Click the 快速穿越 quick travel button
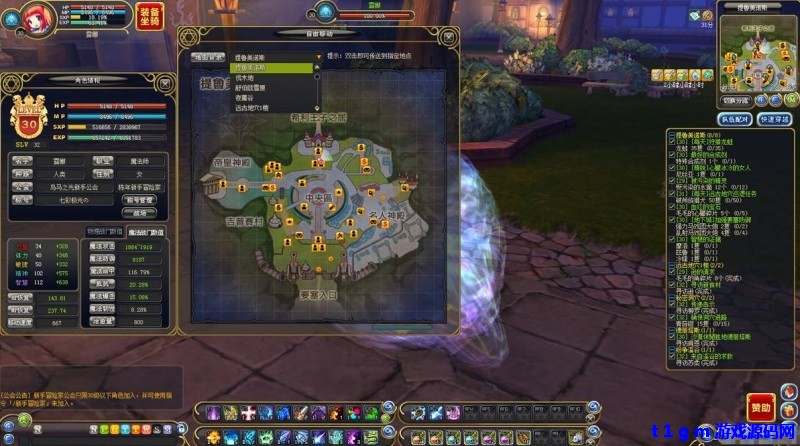The height and width of the screenshot is (446, 800). tap(775, 118)
